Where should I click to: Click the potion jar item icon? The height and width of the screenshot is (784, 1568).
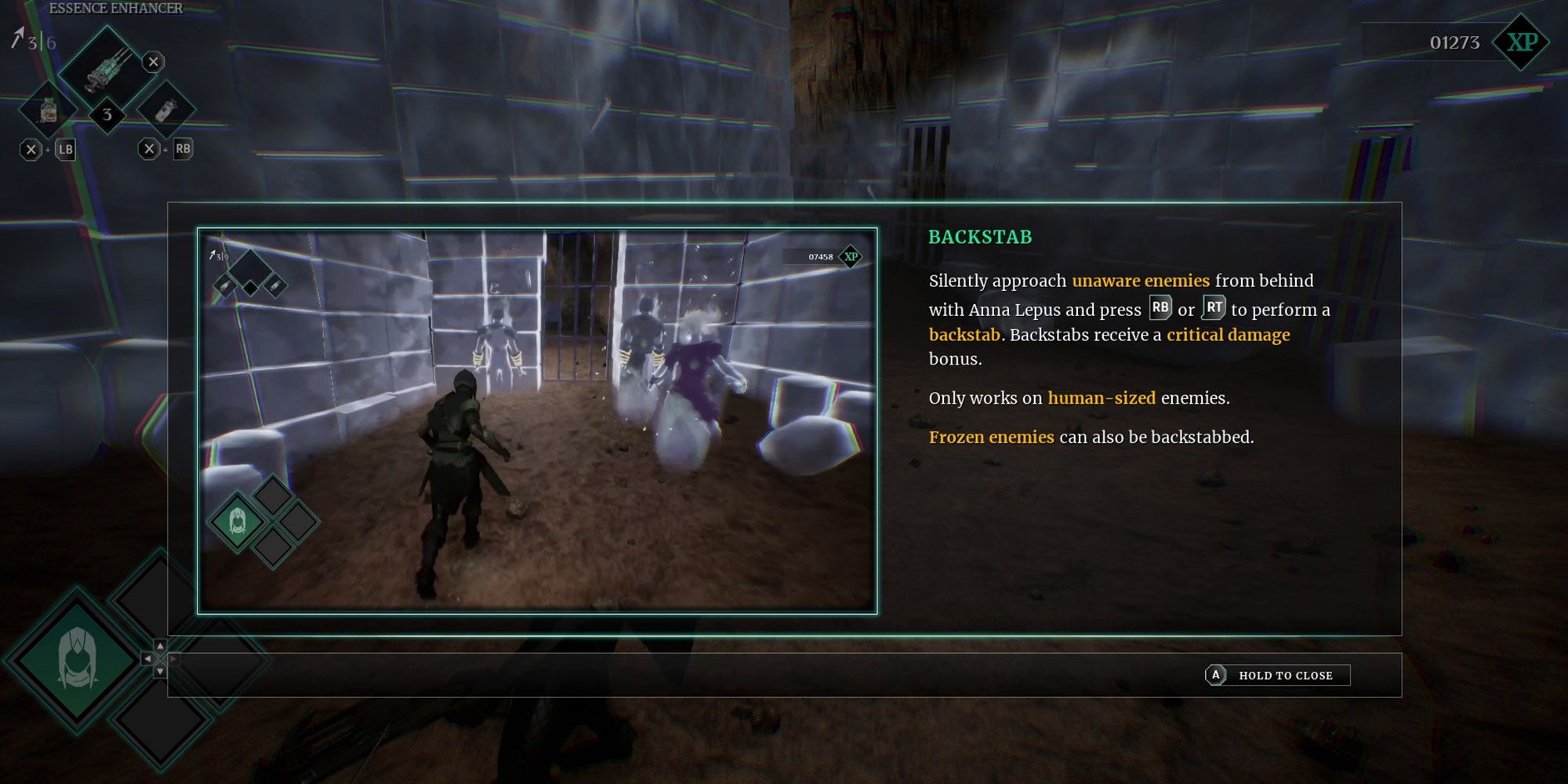[x=49, y=111]
